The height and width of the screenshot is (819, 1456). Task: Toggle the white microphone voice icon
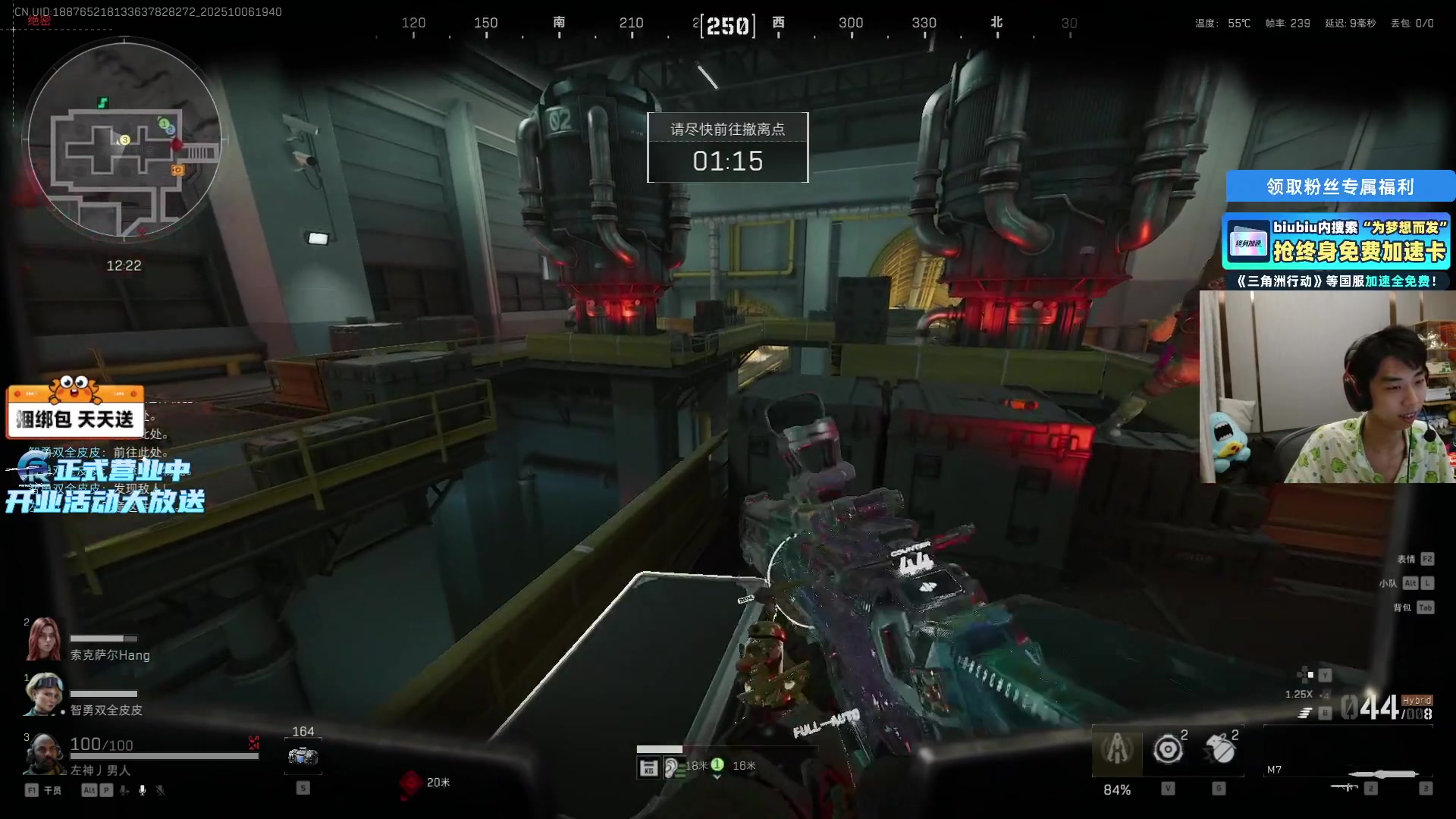coord(142,790)
